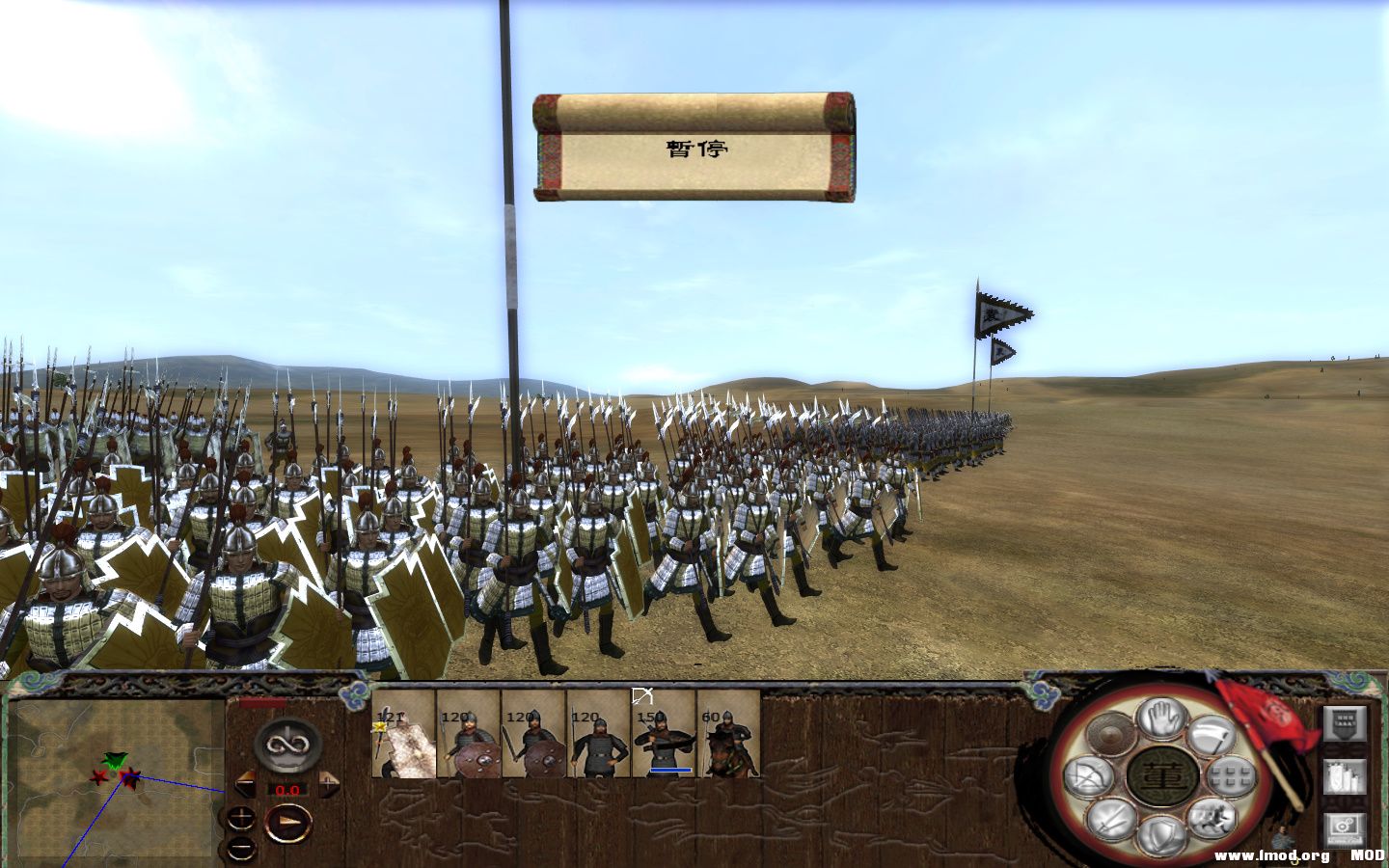Increase battle speed with the plus arrow

coord(329,782)
